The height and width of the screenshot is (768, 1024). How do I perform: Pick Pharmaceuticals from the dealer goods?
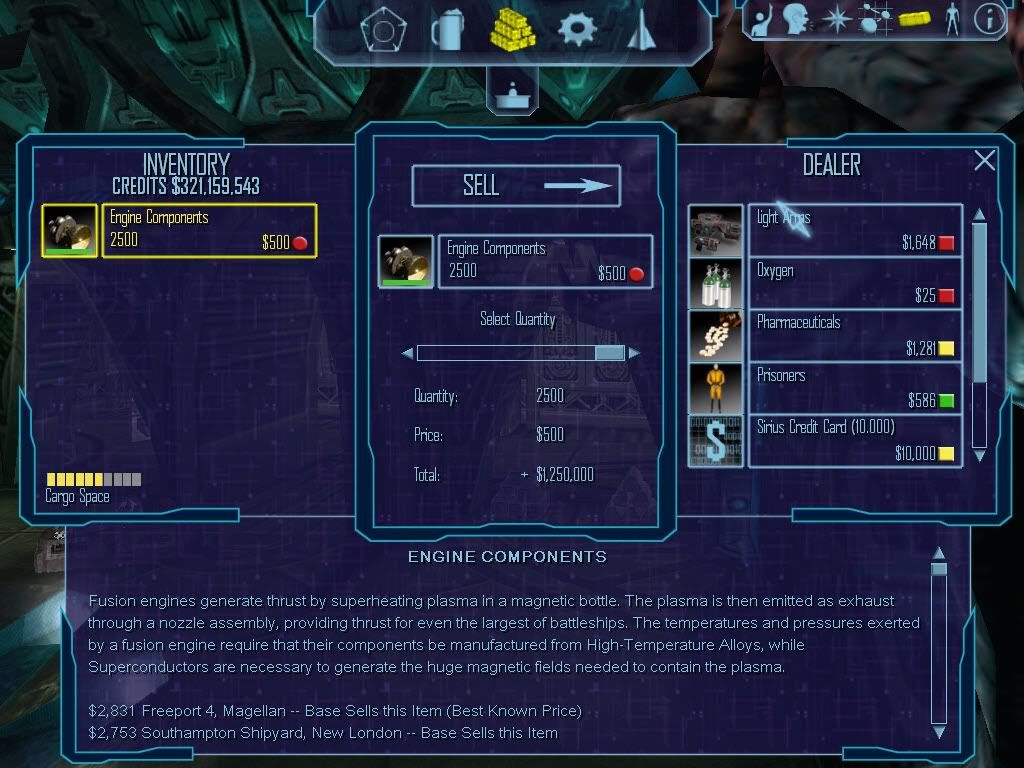854,335
